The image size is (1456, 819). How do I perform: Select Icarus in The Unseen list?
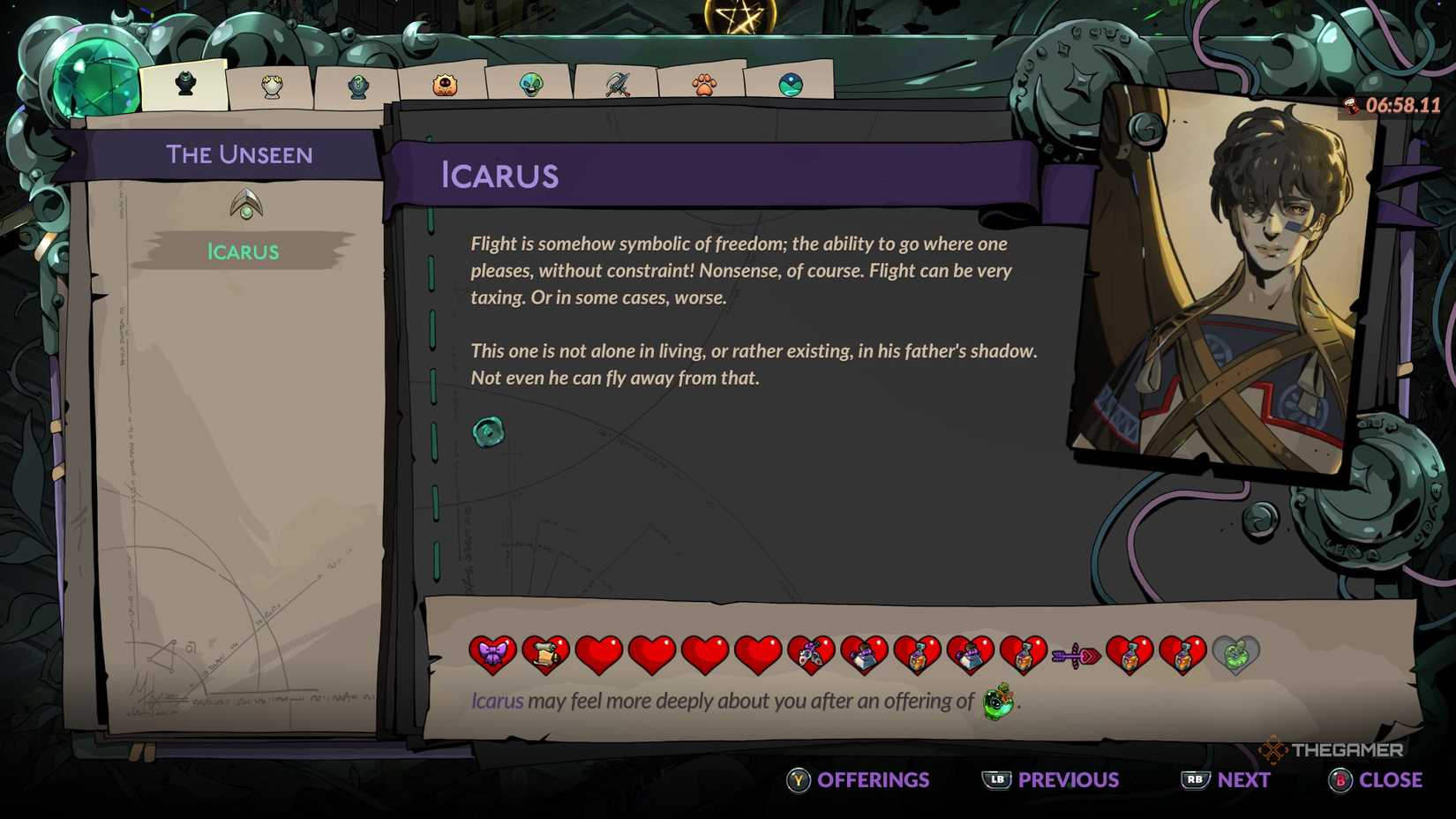click(243, 252)
